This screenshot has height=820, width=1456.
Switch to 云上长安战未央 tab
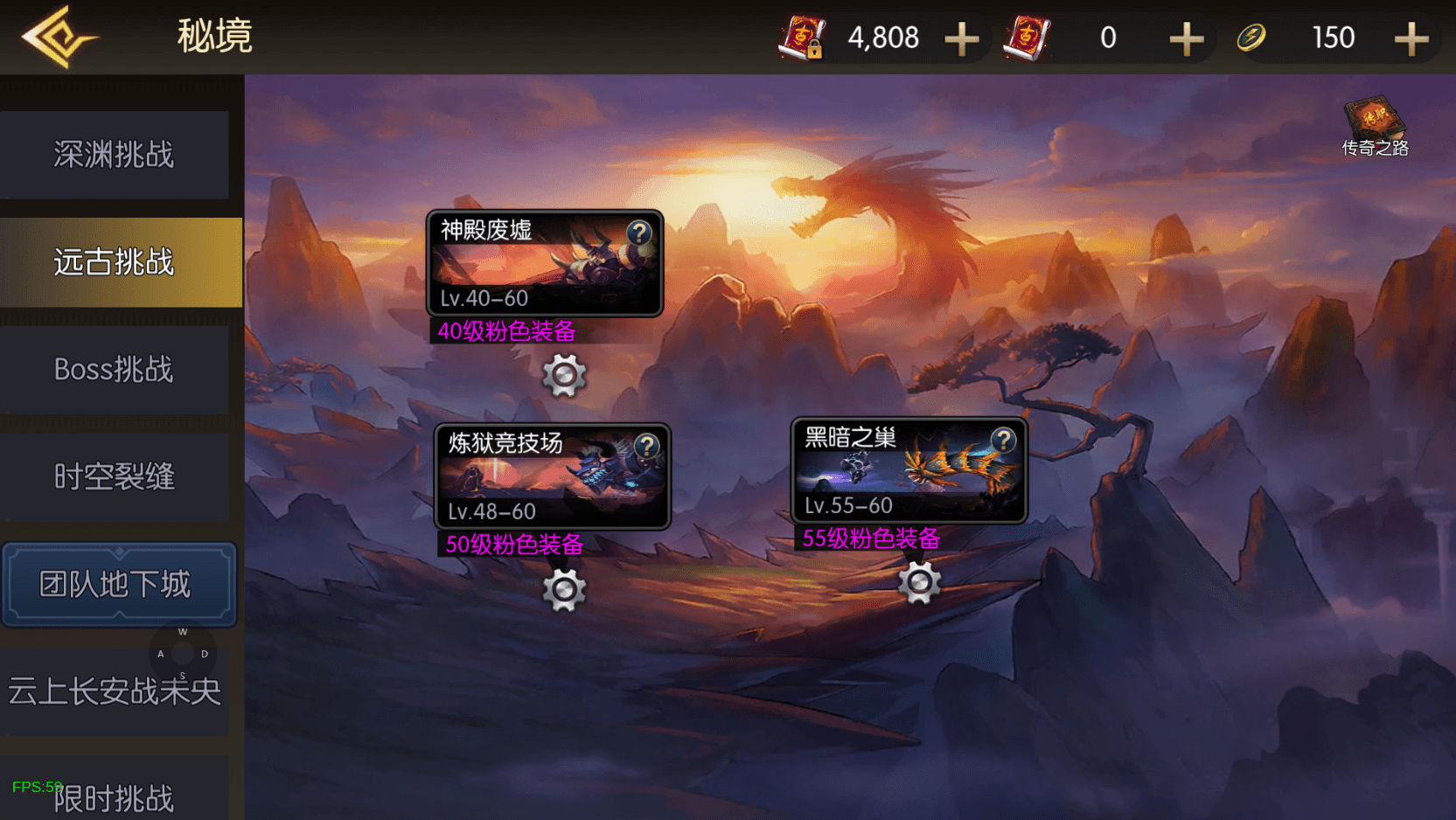pyautogui.click(x=115, y=692)
